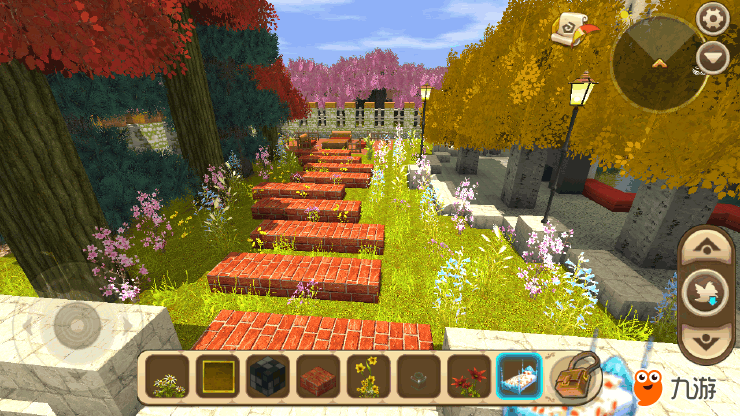Open the gear settings menu
Image resolution: width=740 pixels, height=416 pixels.
pyautogui.click(x=712, y=17)
